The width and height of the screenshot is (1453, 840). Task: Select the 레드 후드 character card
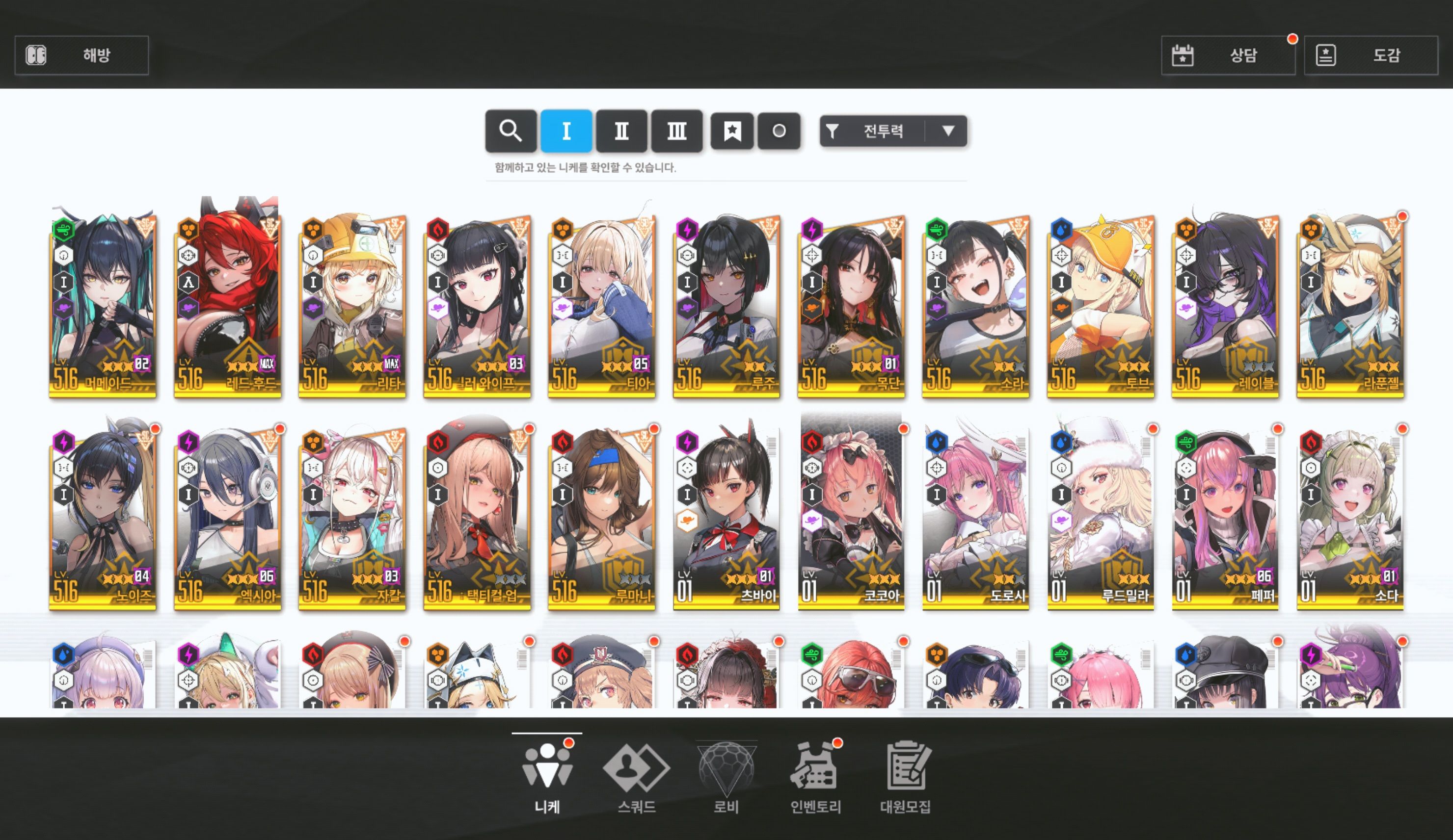pyautogui.click(x=227, y=305)
